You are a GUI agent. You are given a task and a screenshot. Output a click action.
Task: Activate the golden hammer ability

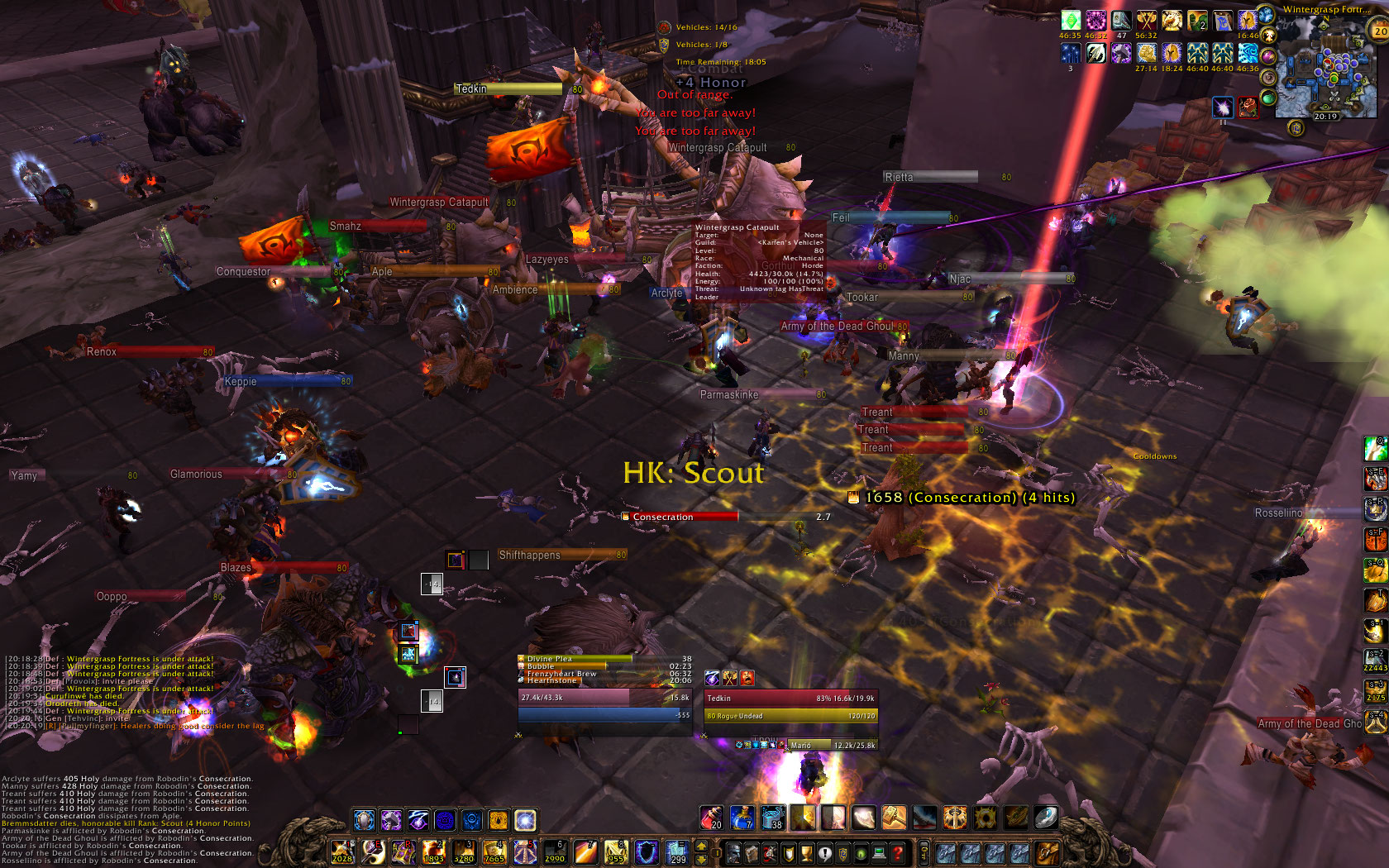coord(894,818)
